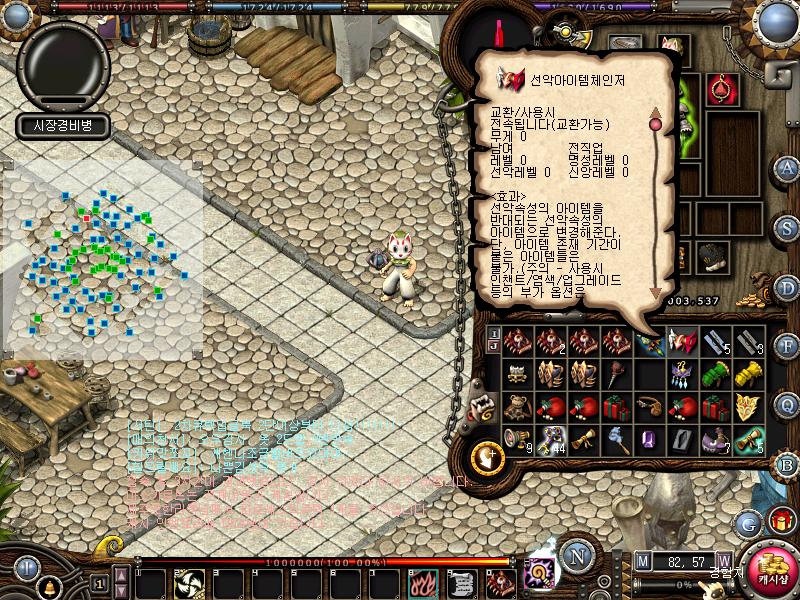The height and width of the screenshot is (600, 800).
Task: Click the round G button
Action: pos(747,522)
